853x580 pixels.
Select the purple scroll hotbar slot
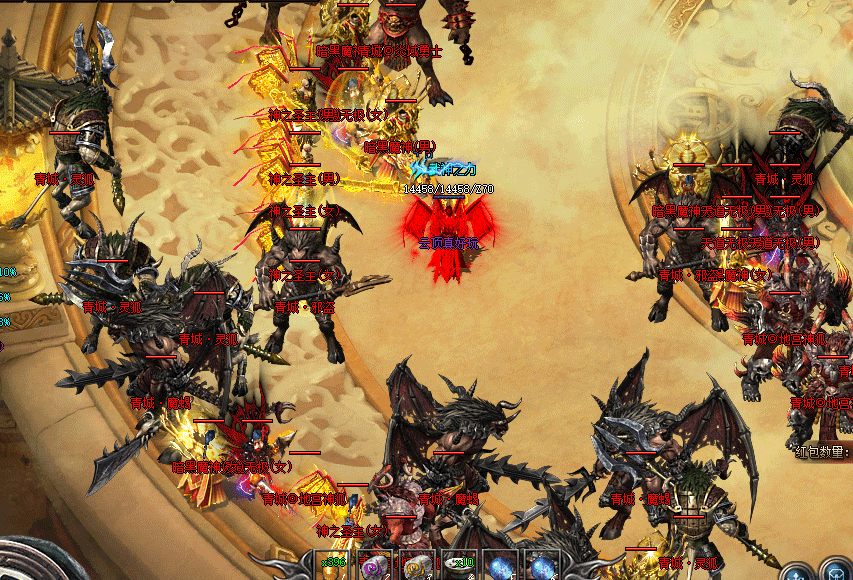click(375, 565)
